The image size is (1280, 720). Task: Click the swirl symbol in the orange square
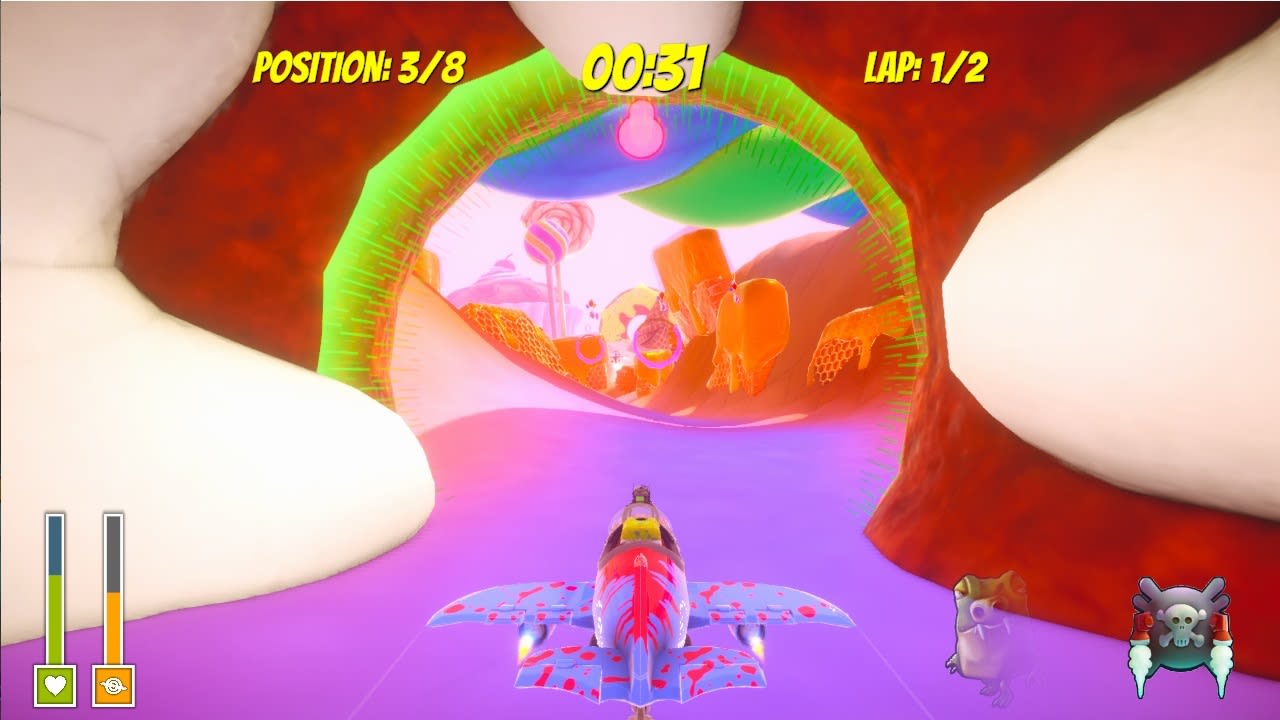(113, 685)
